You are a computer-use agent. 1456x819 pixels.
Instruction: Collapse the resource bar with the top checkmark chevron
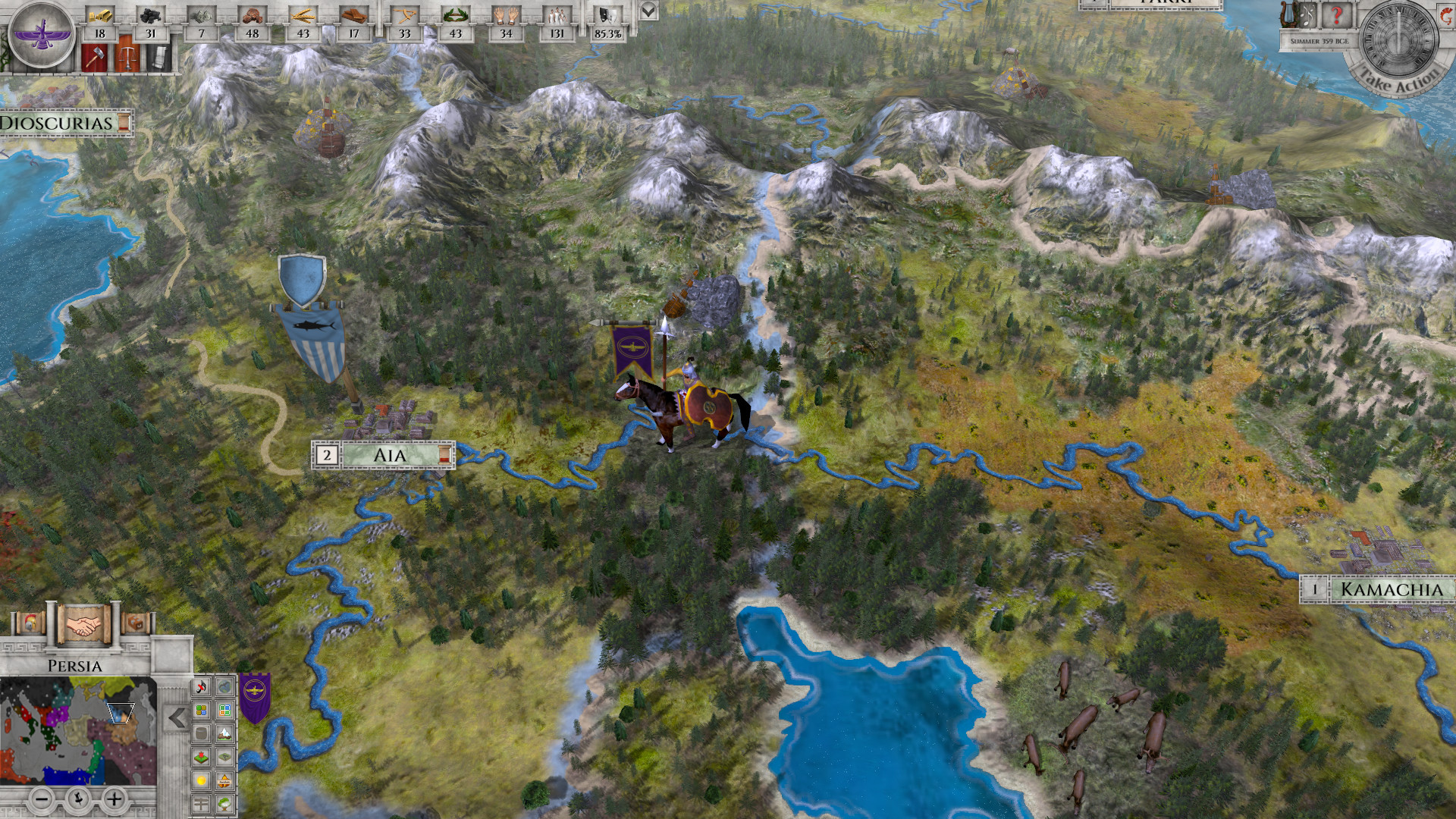click(x=648, y=10)
